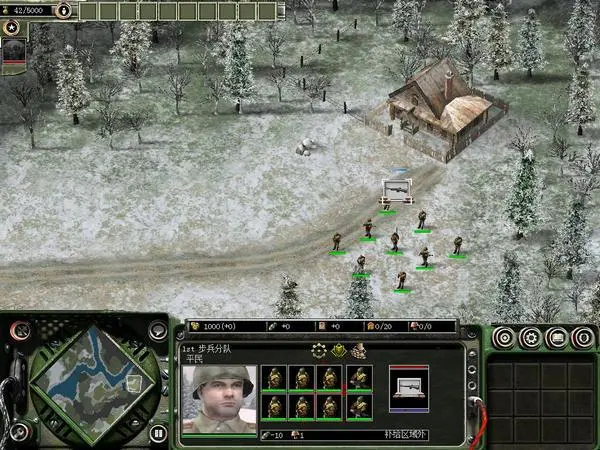Open the settings gear button at bottom right
The image size is (600, 450).
(x=529, y=338)
